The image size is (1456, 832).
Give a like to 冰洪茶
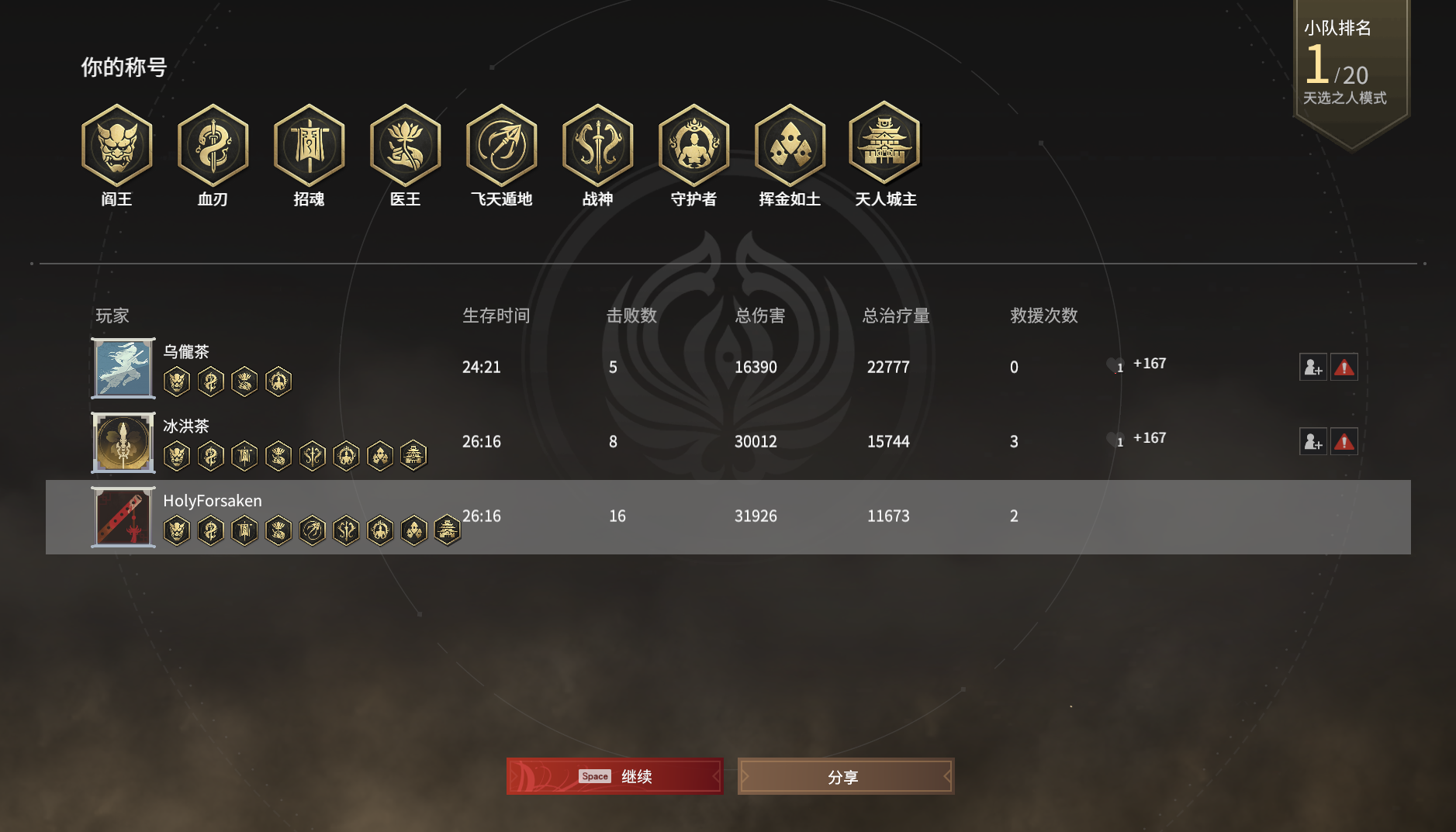point(1114,439)
